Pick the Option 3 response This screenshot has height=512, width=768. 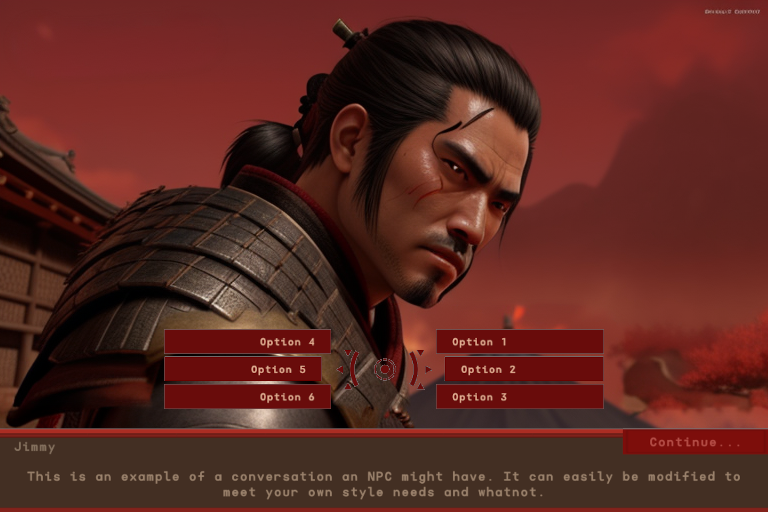(519, 397)
